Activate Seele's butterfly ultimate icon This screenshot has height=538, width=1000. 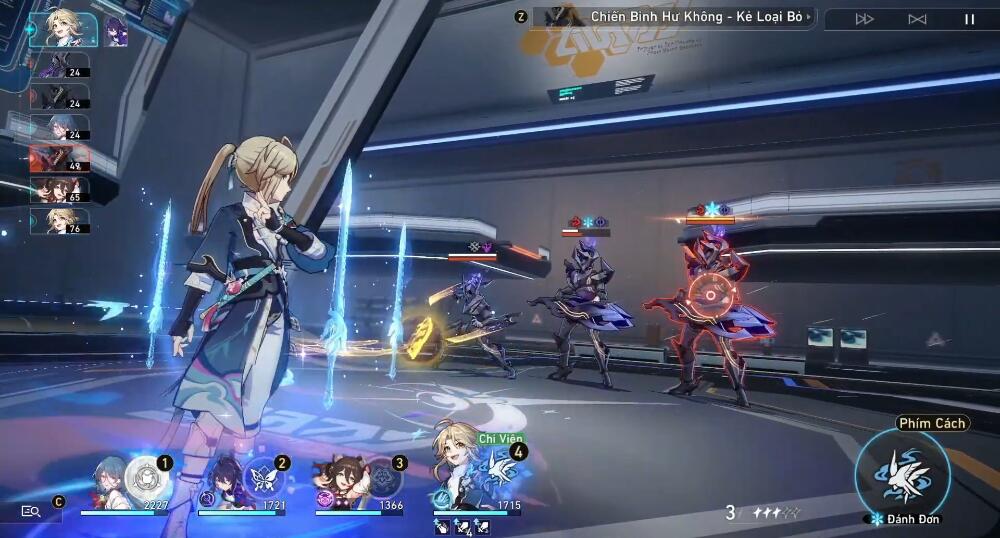265,473
